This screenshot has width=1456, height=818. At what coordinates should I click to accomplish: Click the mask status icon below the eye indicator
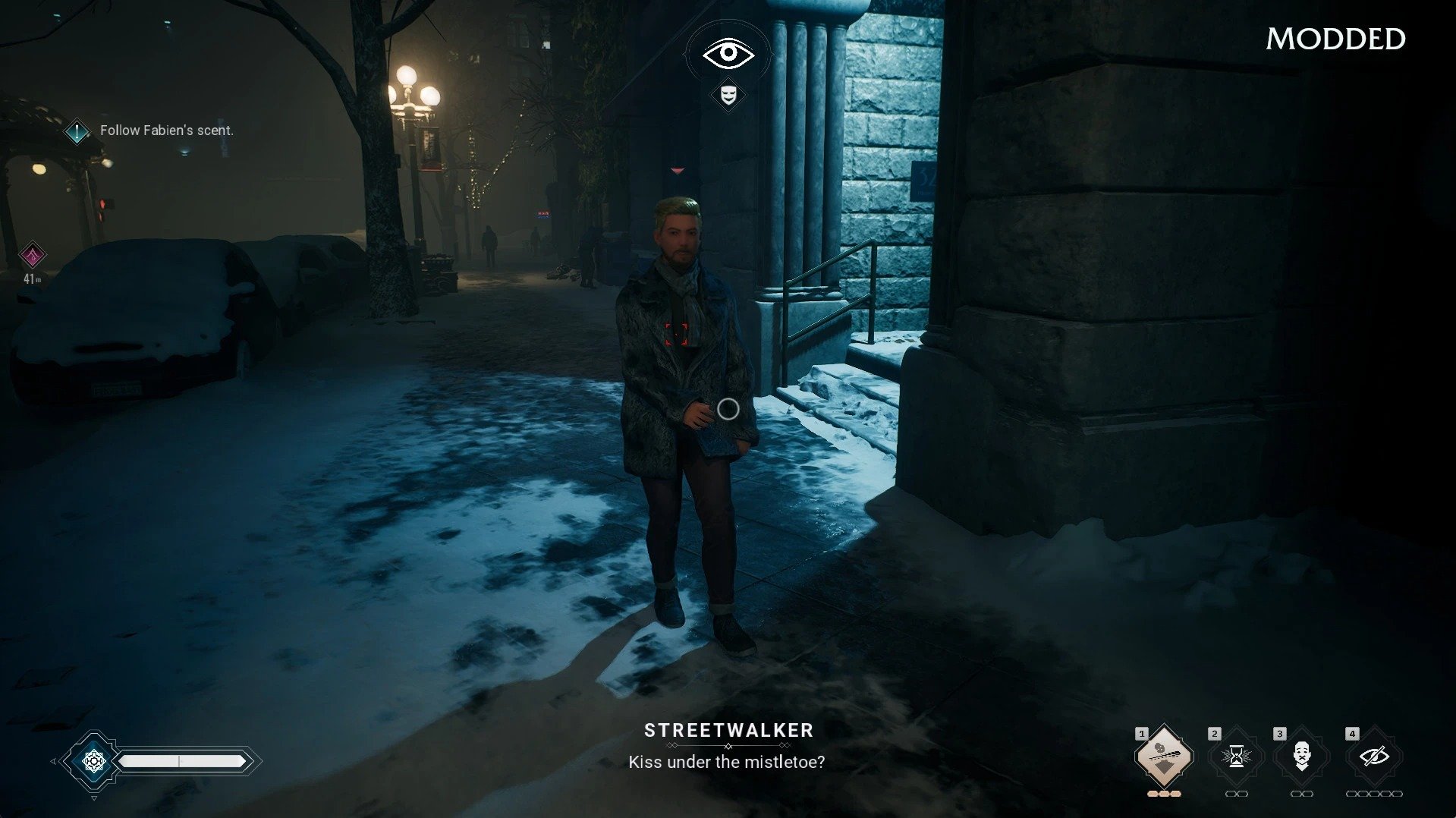(728, 96)
